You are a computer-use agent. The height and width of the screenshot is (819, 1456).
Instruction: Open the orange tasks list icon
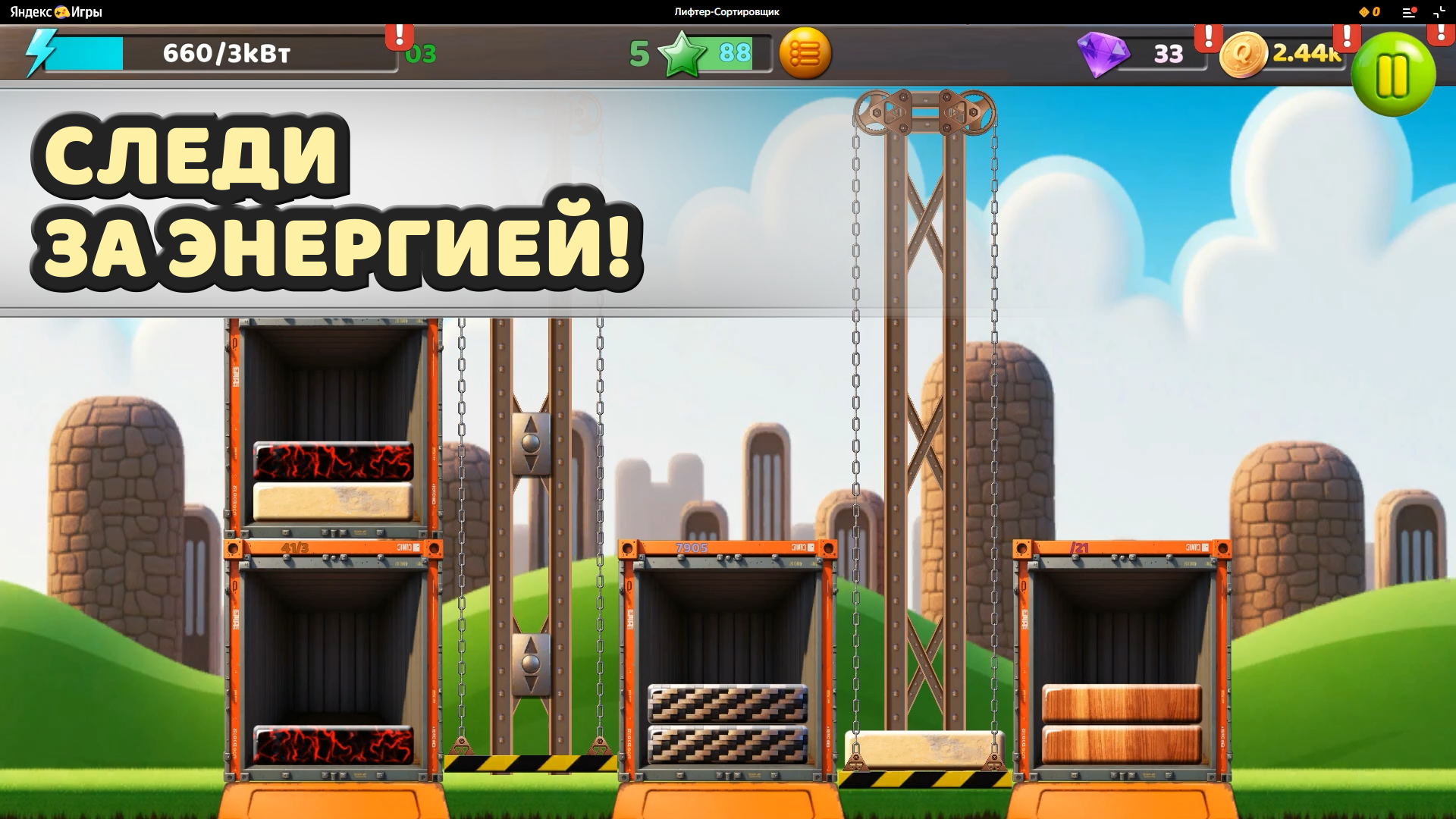(806, 53)
